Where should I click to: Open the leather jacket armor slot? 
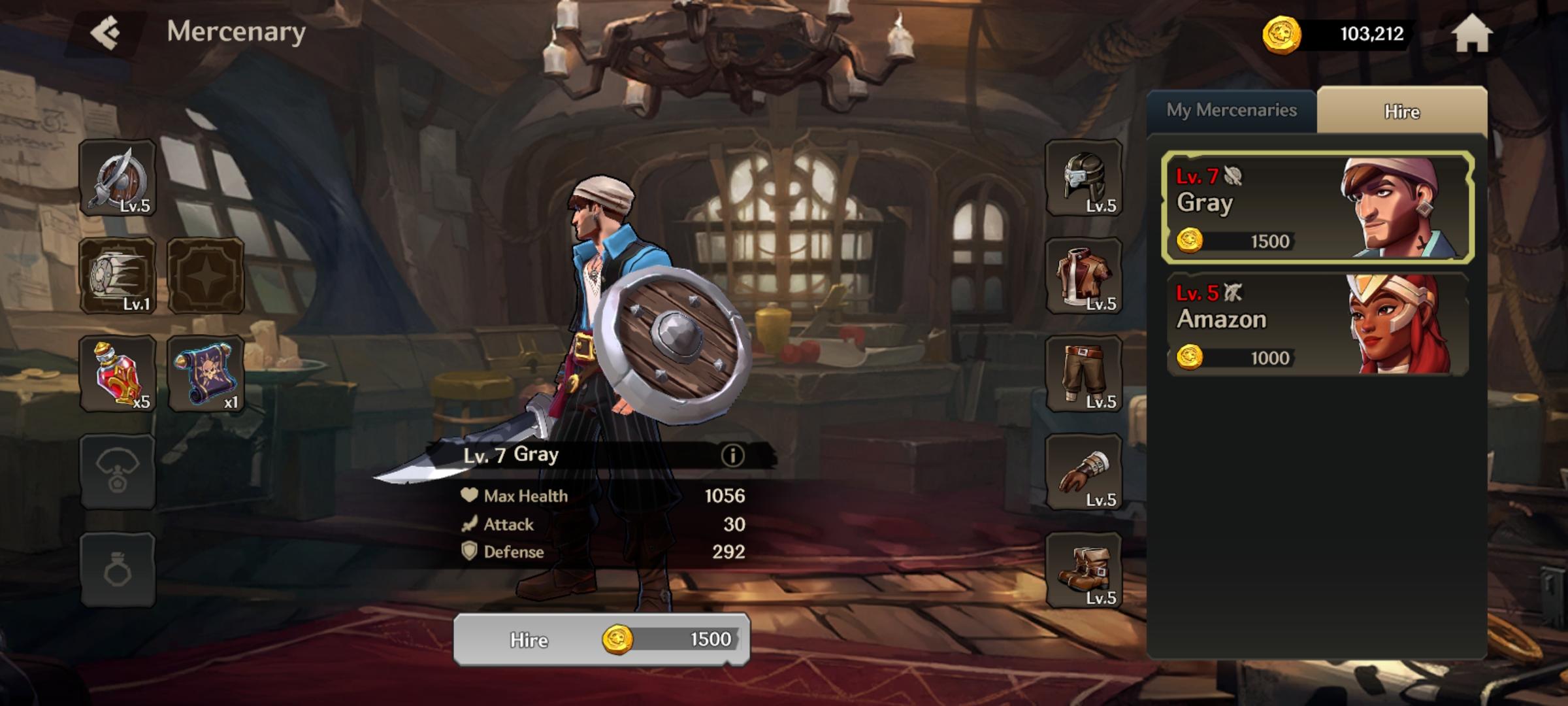pyautogui.click(x=1084, y=276)
